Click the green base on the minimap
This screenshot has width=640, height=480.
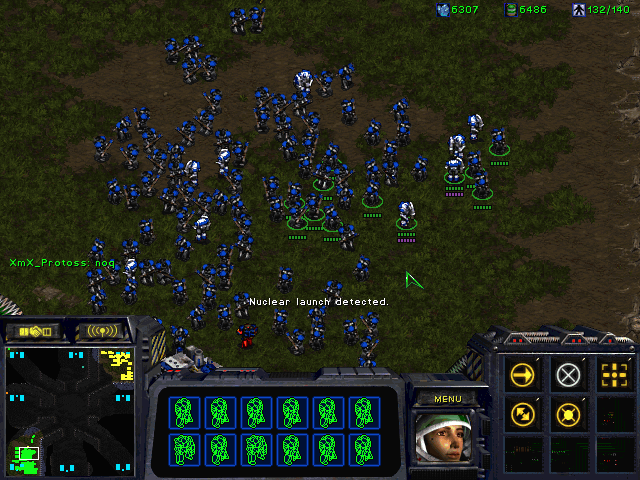pos(27,455)
